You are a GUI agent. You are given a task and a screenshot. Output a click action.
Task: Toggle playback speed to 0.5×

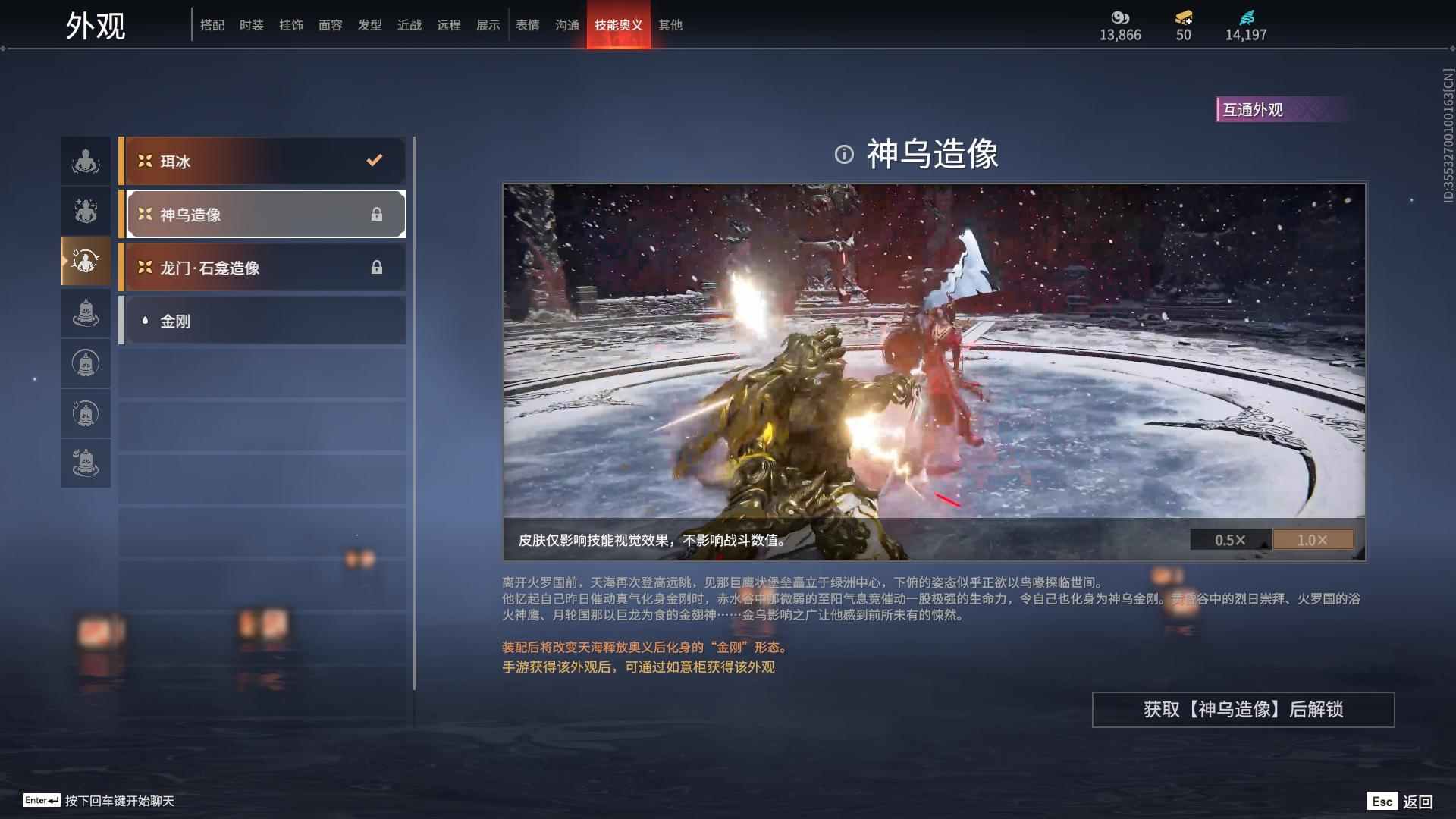pos(1229,540)
